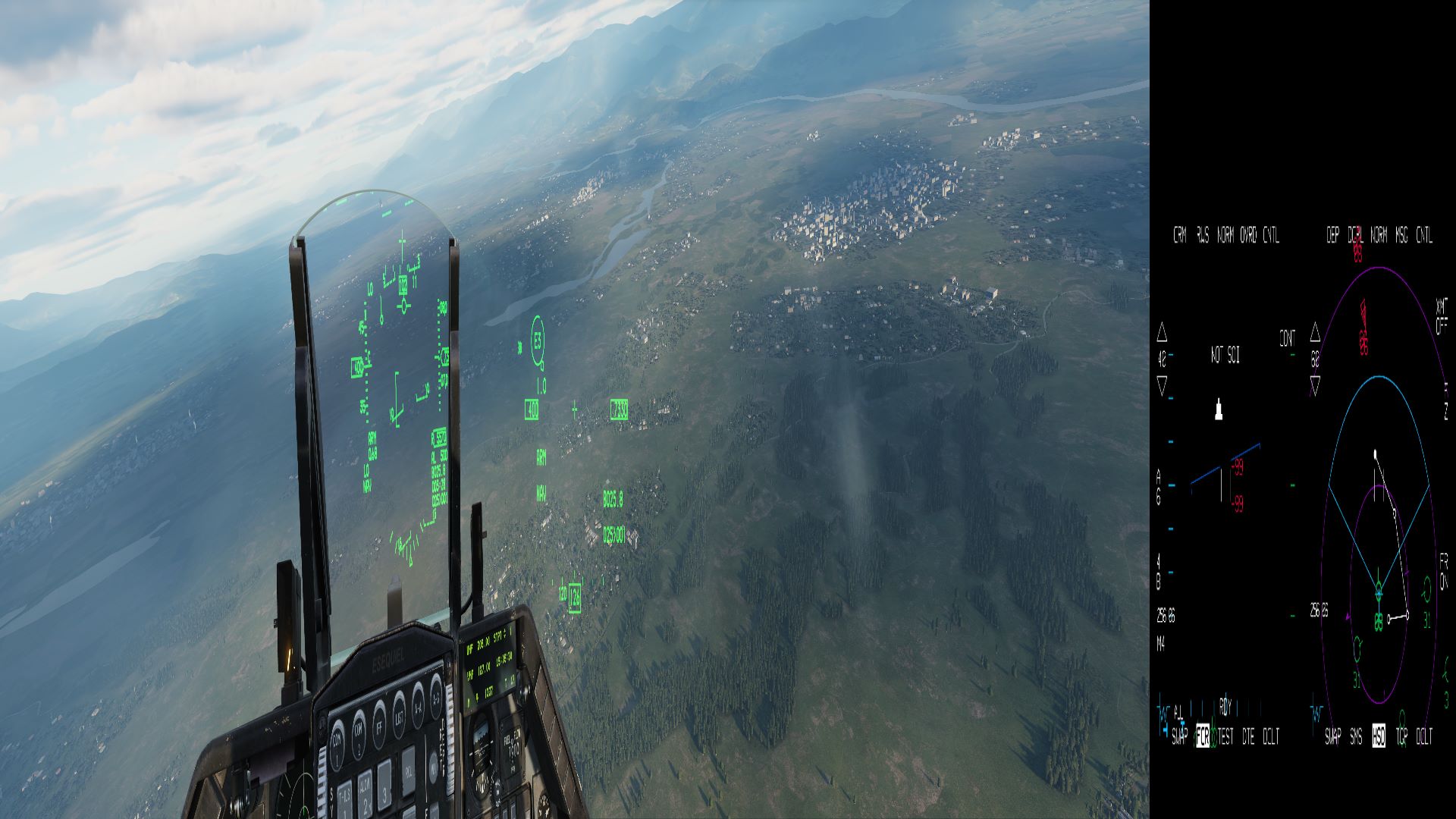Choose the DCPL option on the HSD

click(x=1356, y=236)
